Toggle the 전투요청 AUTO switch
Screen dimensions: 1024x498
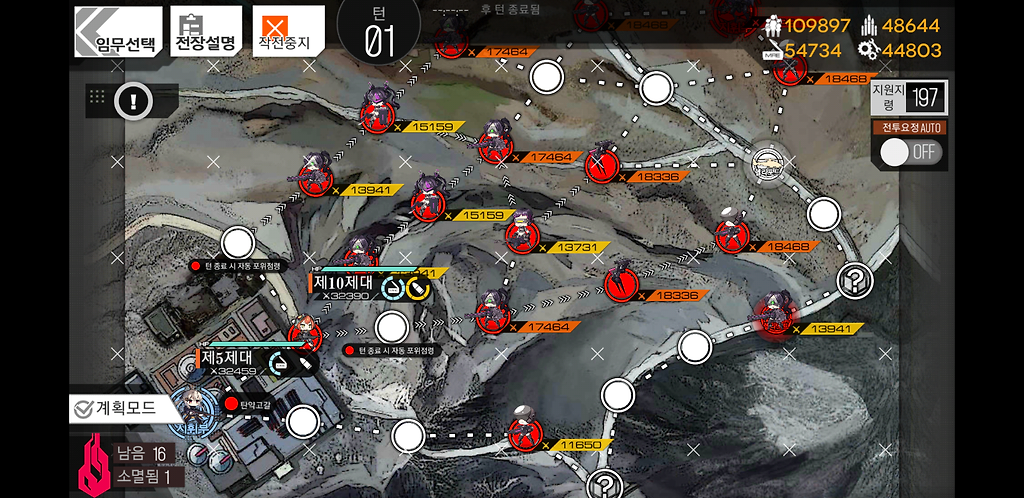pyautogui.click(x=909, y=152)
